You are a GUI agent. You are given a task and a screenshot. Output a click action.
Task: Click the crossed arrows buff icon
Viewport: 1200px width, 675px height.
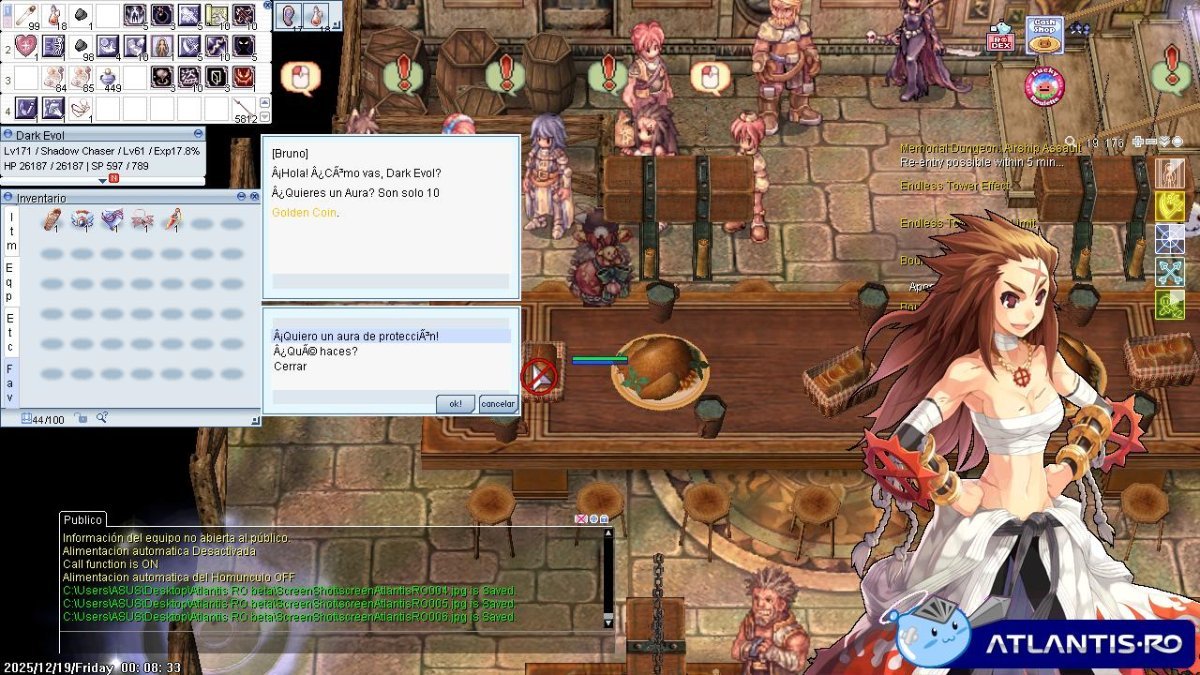pos(1170,272)
